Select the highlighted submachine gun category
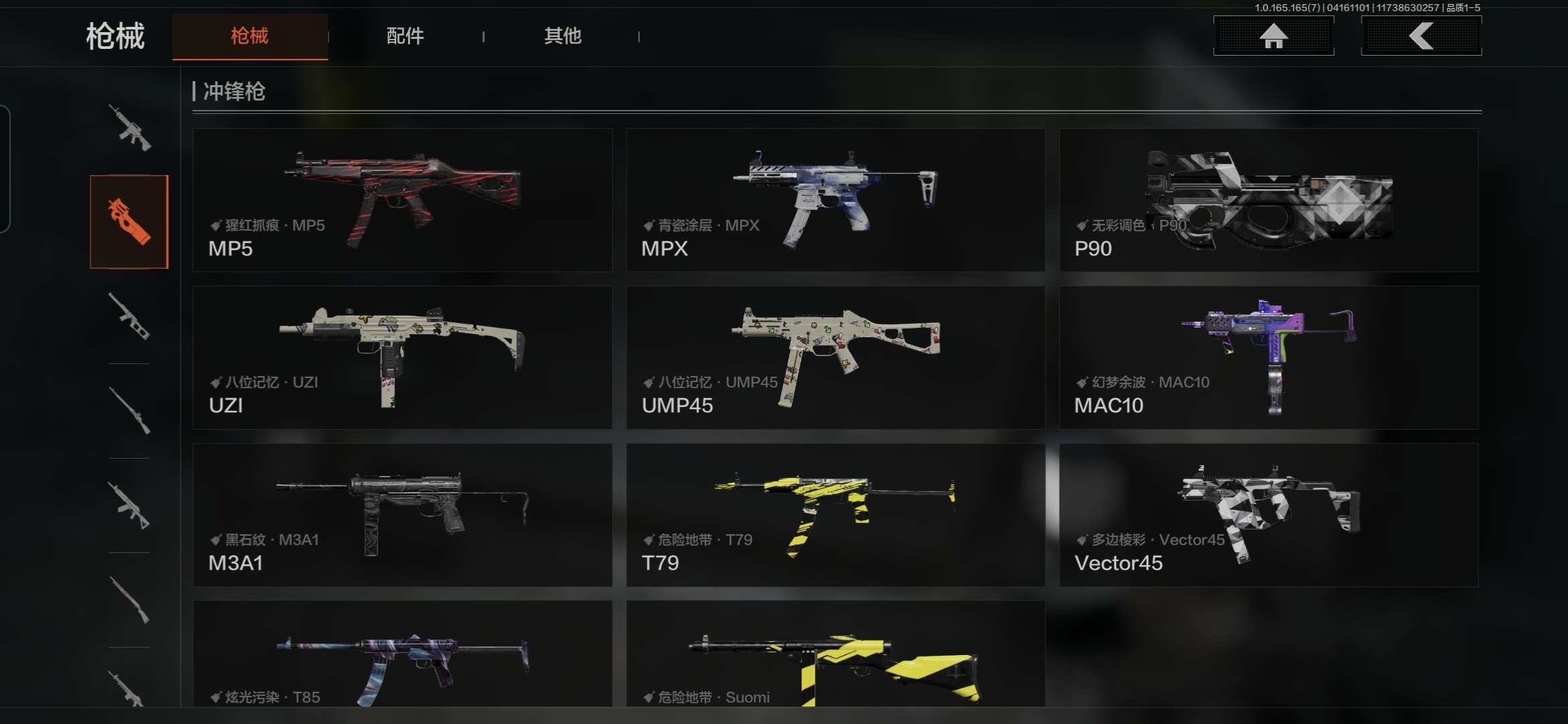The height and width of the screenshot is (724, 1568). pyautogui.click(x=129, y=222)
